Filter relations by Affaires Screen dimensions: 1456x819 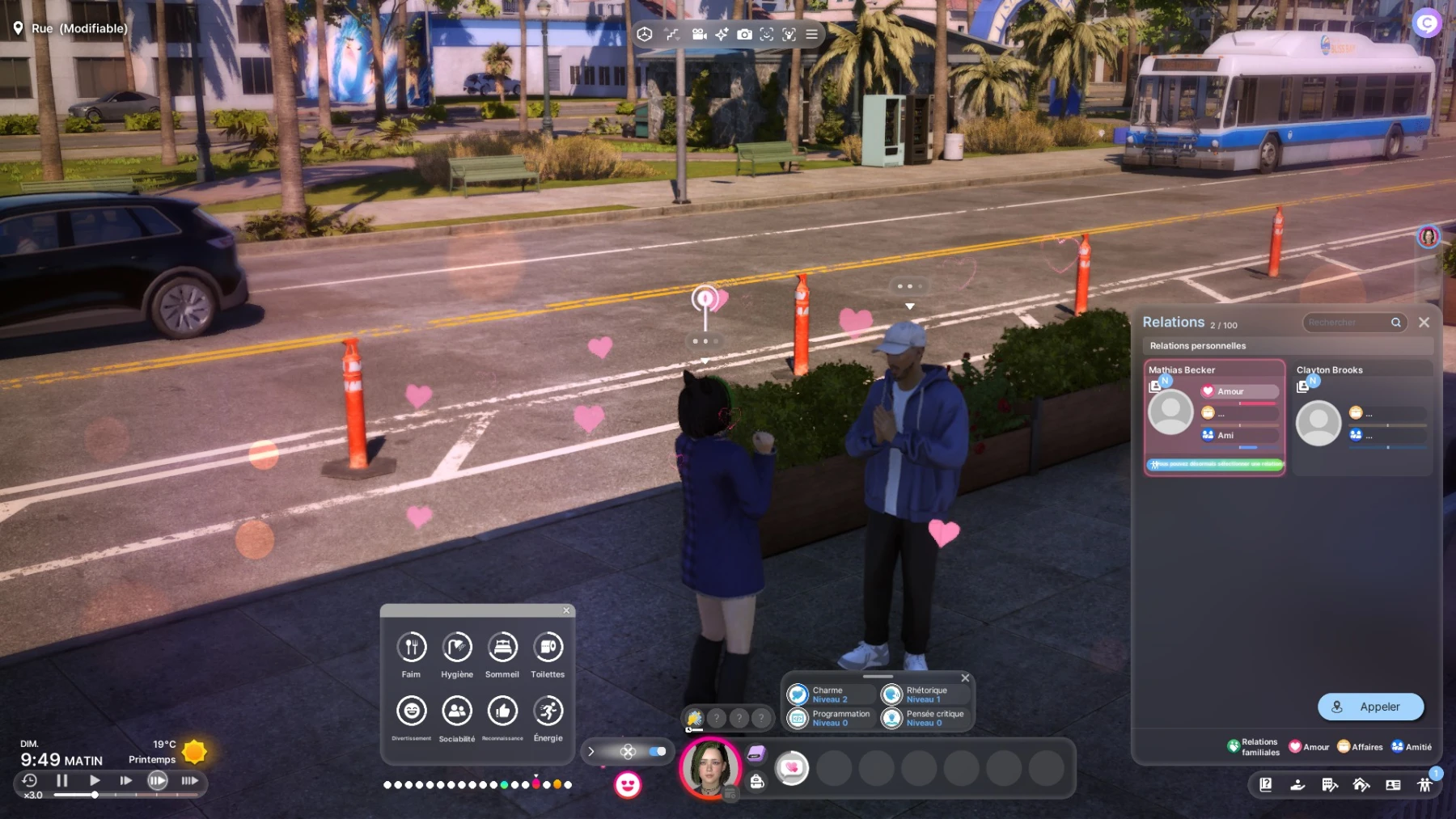tap(1360, 746)
